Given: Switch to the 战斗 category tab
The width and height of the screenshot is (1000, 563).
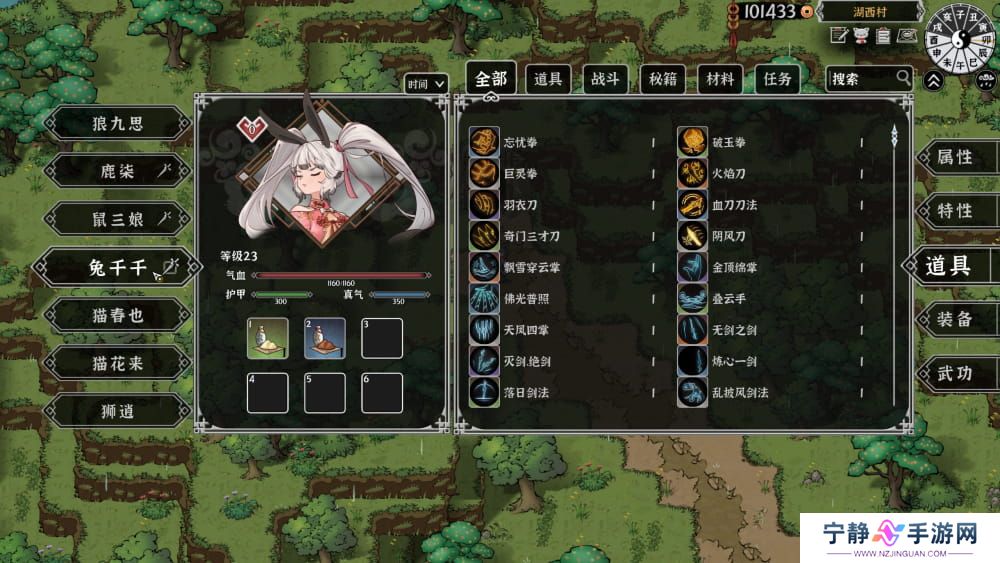Looking at the screenshot, I should point(604,79).
